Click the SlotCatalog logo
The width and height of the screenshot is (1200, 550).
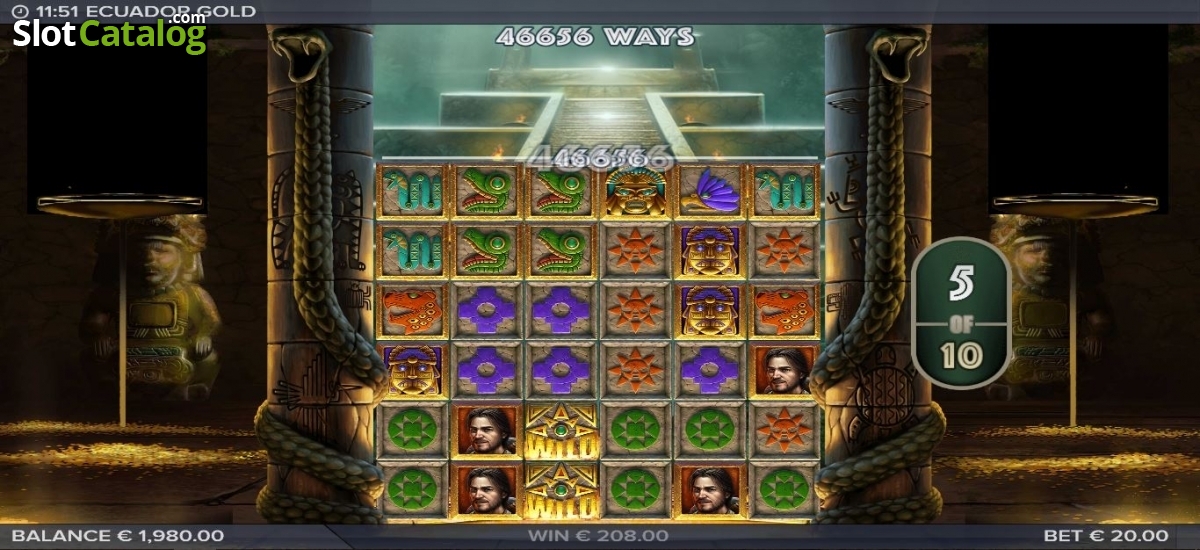coord(109,35)
